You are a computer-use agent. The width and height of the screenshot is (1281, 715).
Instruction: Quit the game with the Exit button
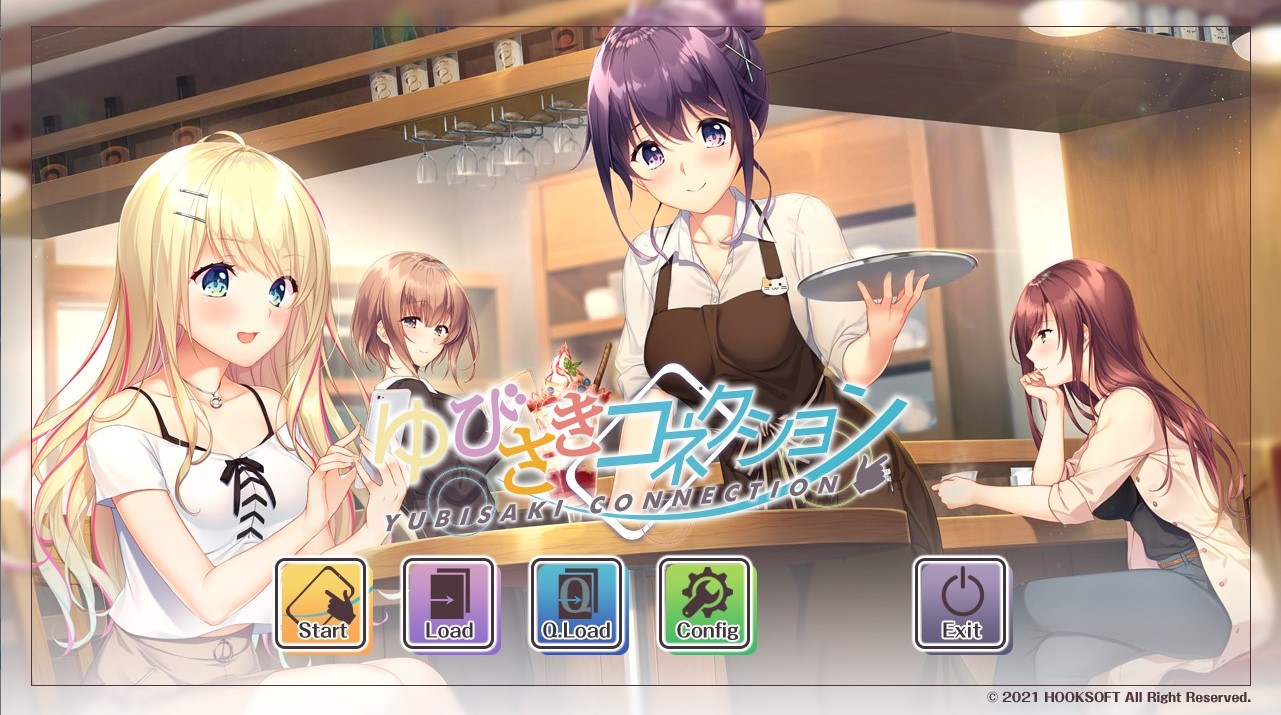(961, 604)
